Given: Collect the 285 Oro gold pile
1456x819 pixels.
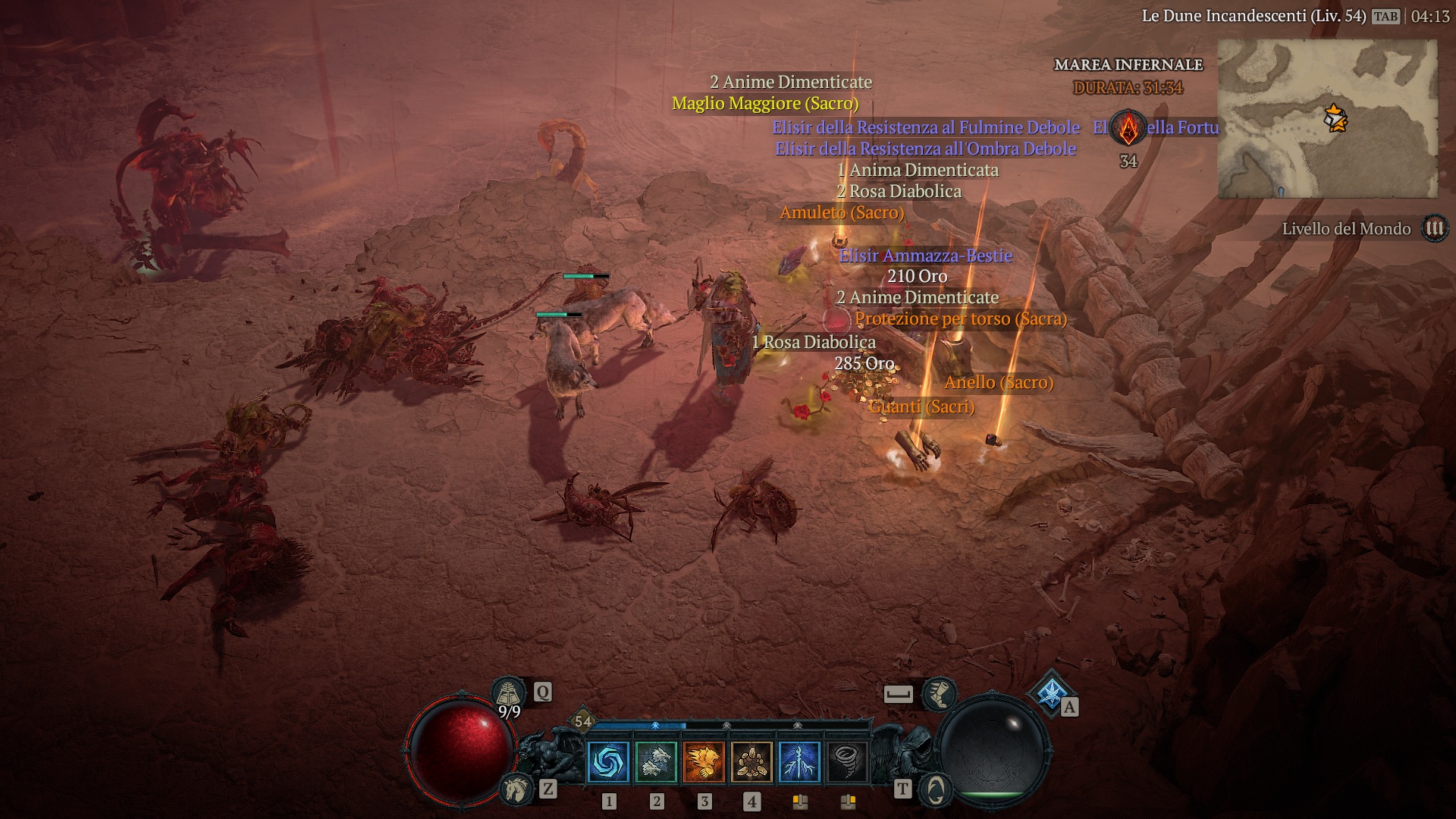Looking at the screenshot, I should pyautogui.click(x=864, y=364).
